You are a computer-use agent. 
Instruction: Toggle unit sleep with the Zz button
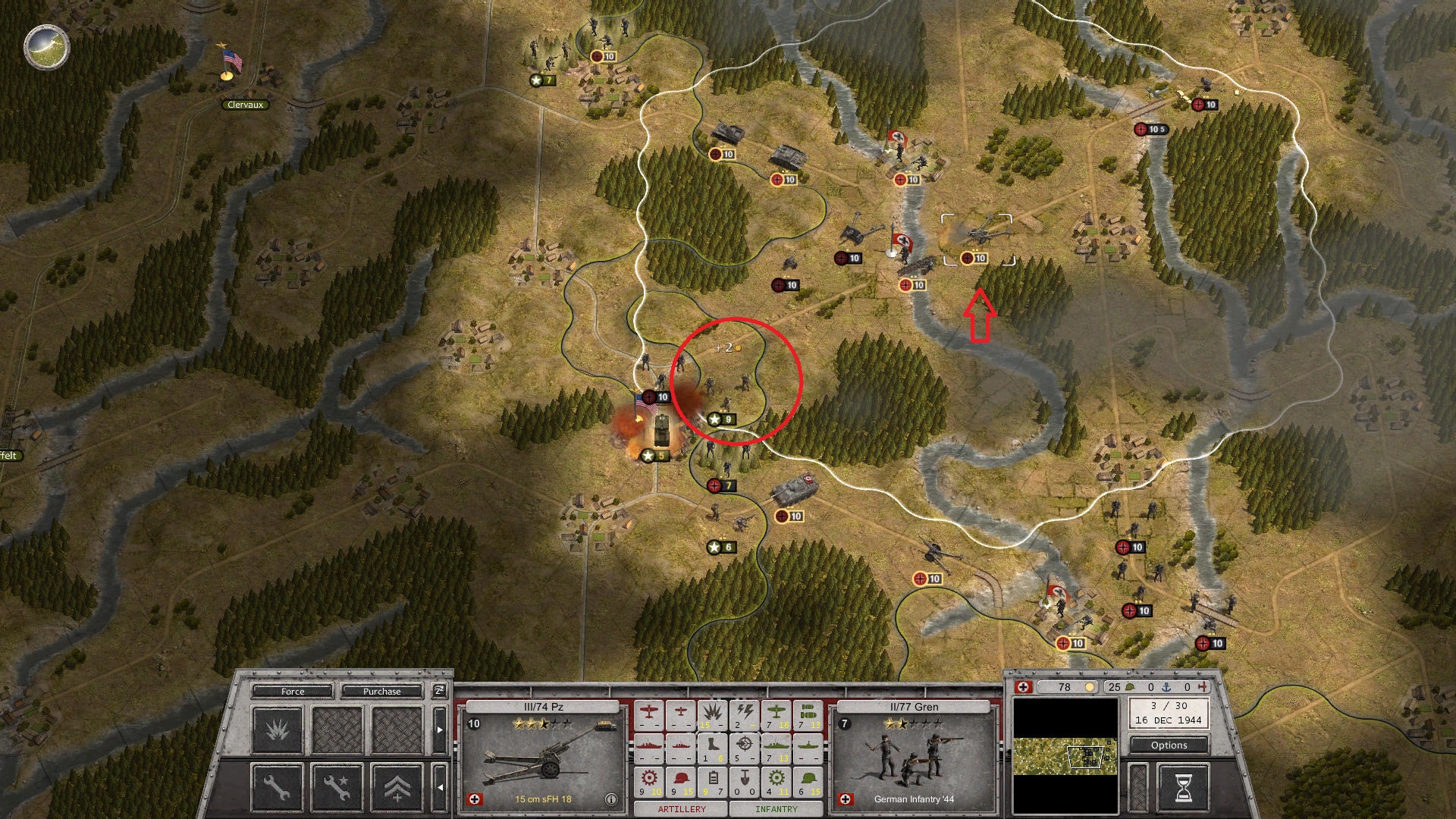(x=439, y=691)
